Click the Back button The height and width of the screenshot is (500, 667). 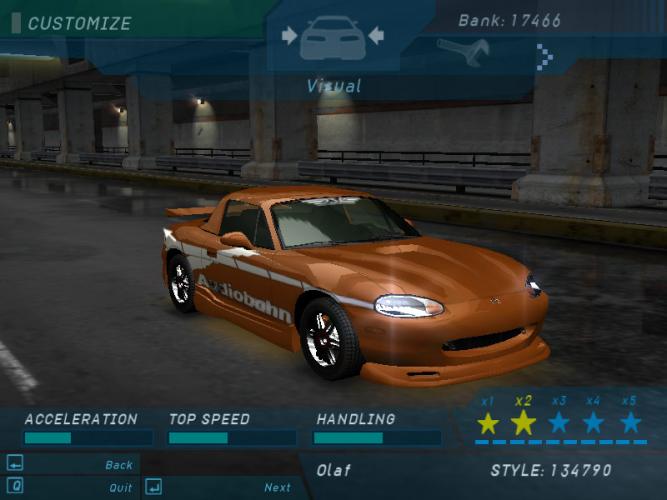point(118,465)
